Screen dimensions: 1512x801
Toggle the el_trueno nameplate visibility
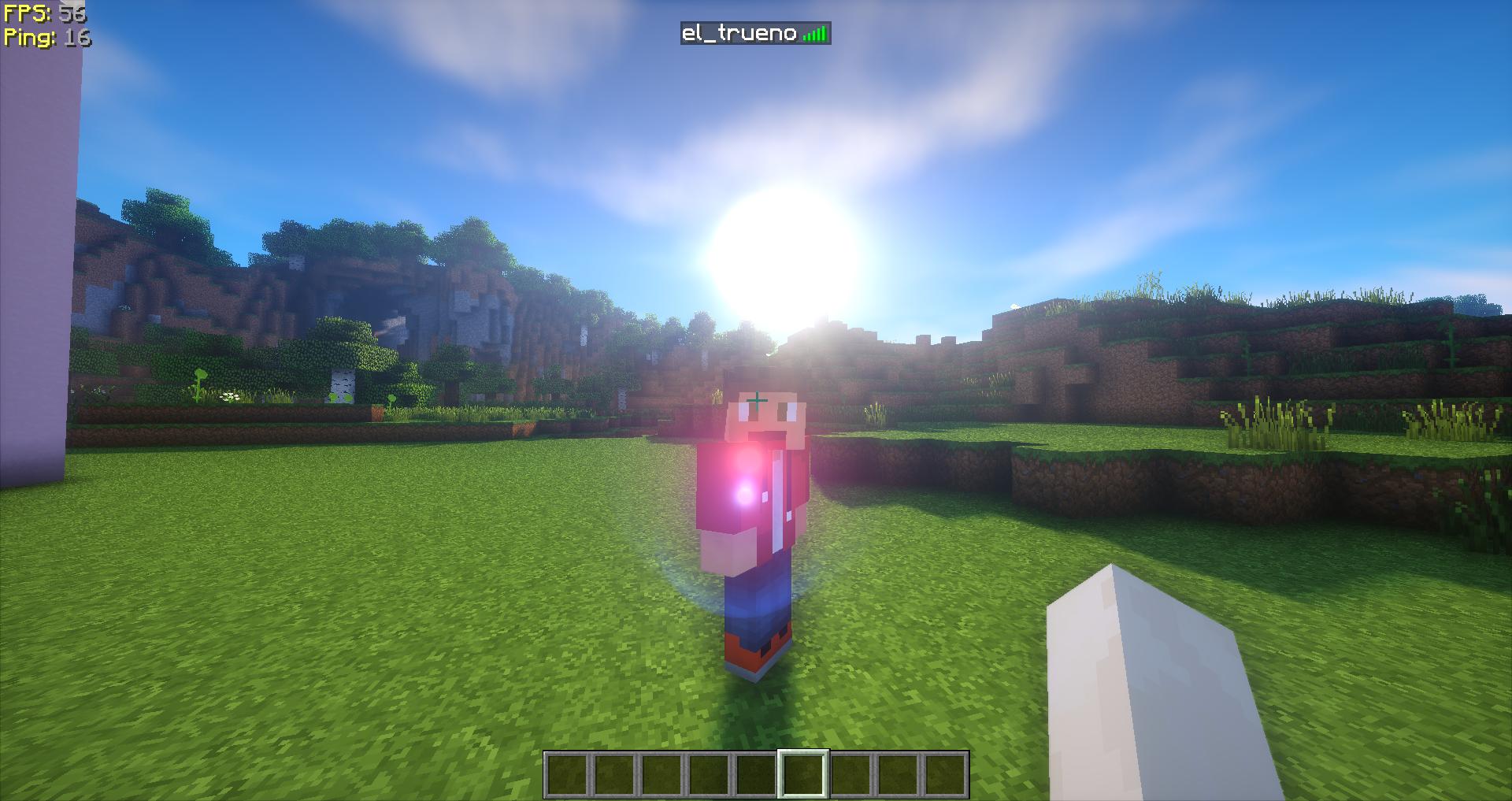point(754,33)
